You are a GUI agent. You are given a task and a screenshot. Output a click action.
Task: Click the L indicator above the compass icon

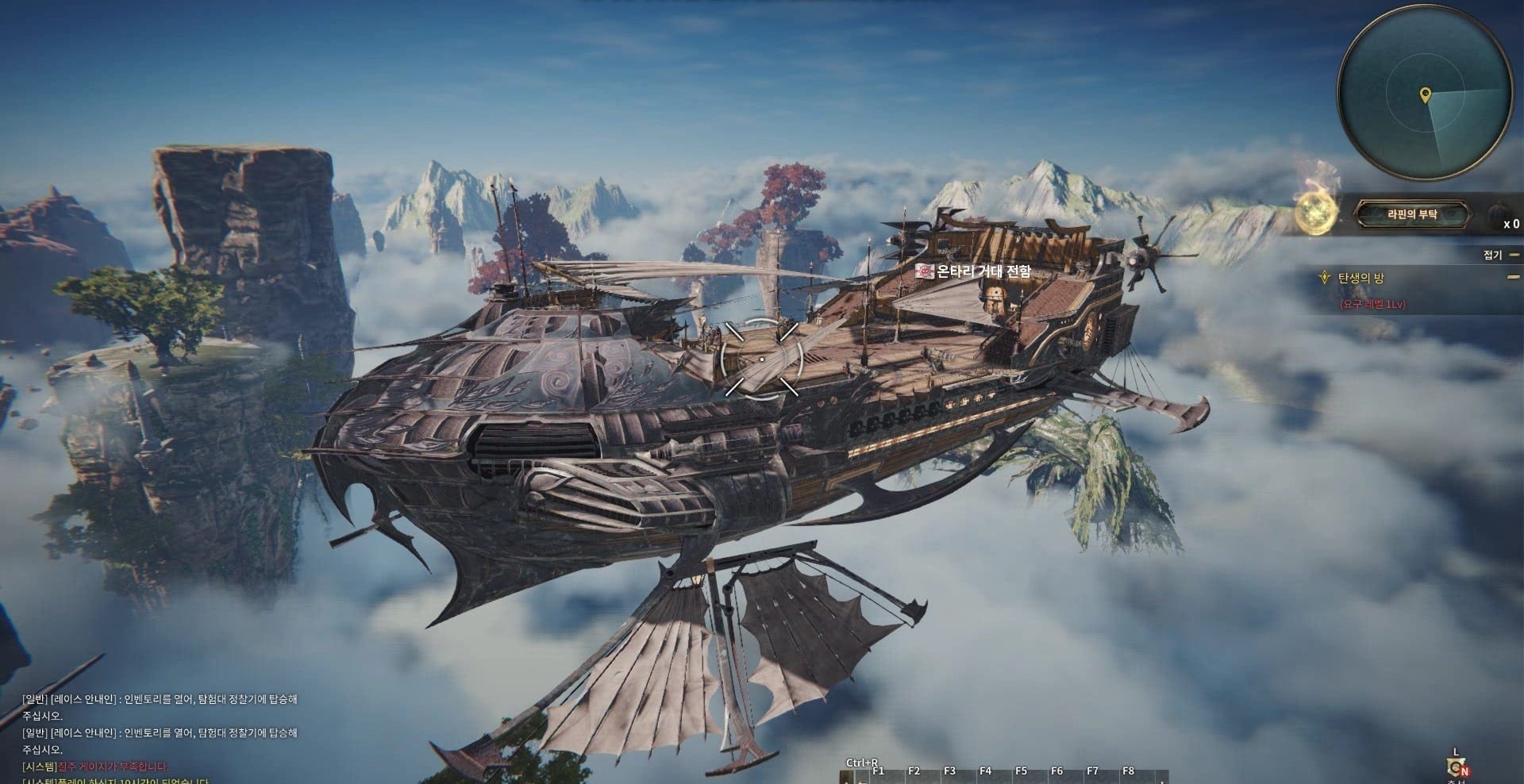point(1456,751)
